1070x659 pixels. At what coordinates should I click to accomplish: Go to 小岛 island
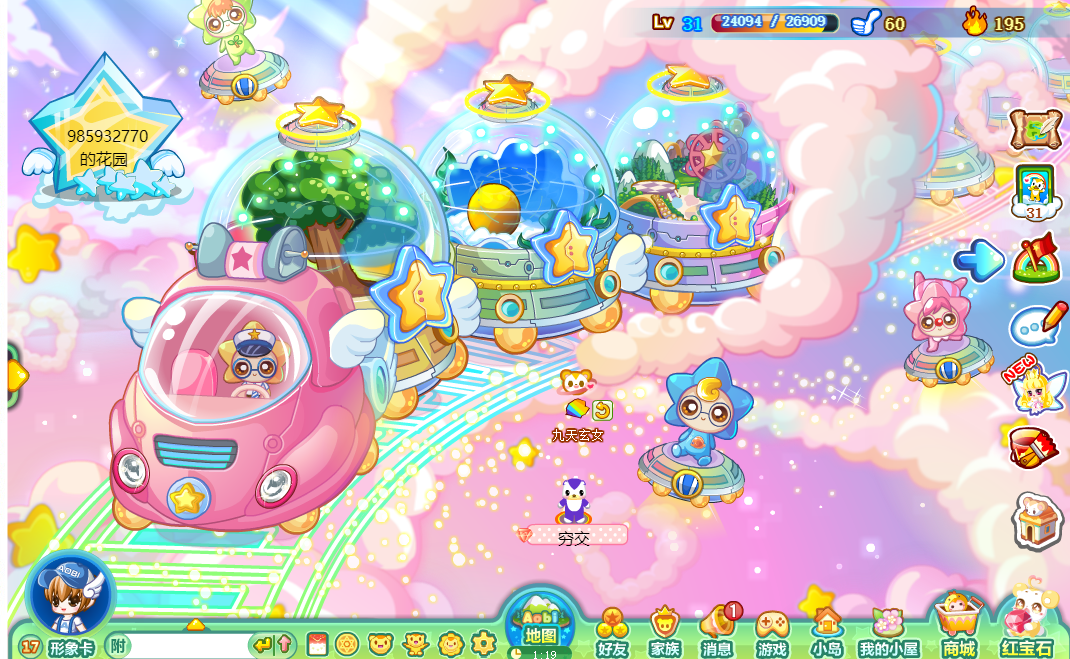coord(826,633)
